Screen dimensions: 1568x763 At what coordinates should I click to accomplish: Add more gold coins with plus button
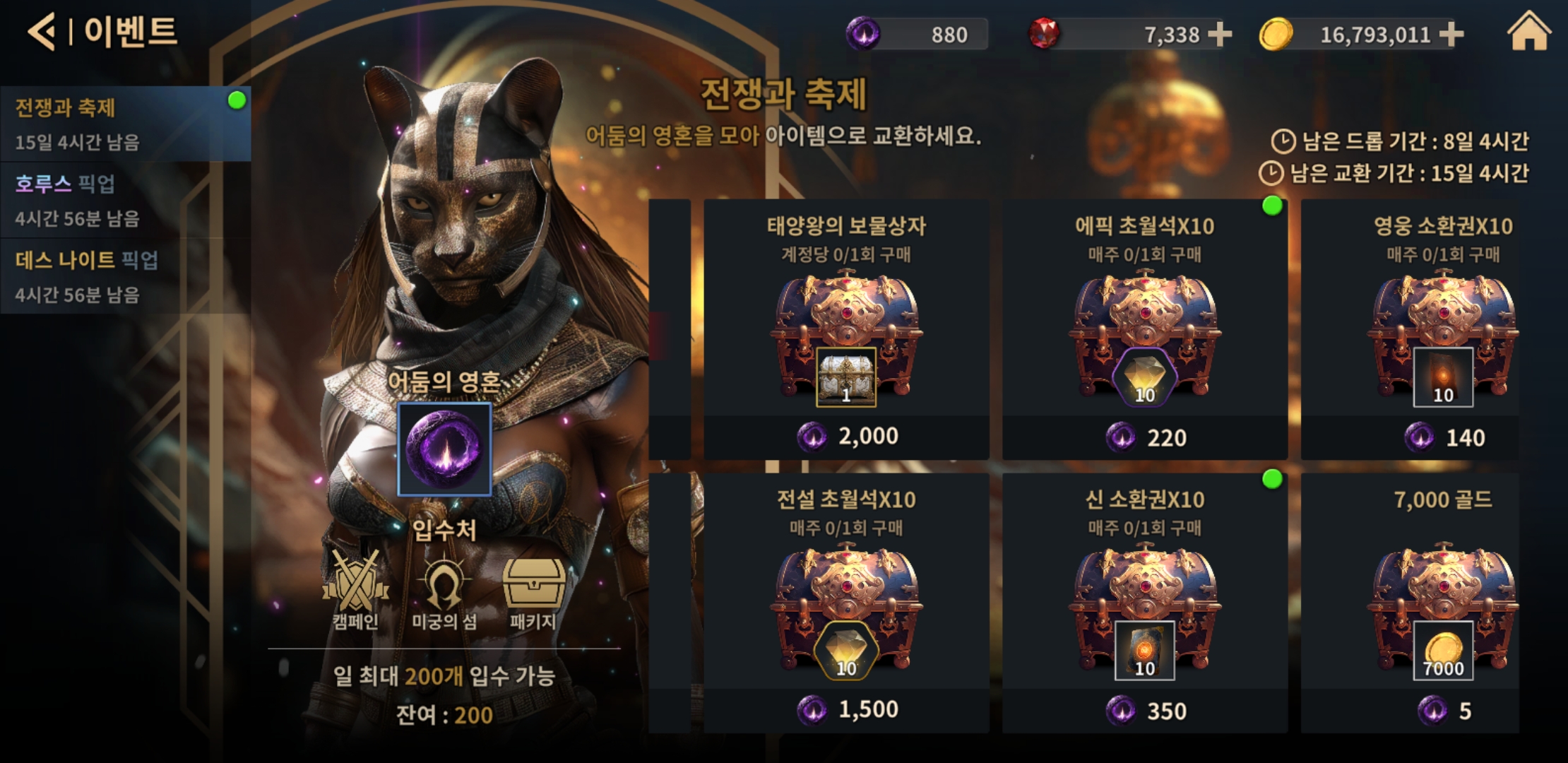[x=1451, y=34]
